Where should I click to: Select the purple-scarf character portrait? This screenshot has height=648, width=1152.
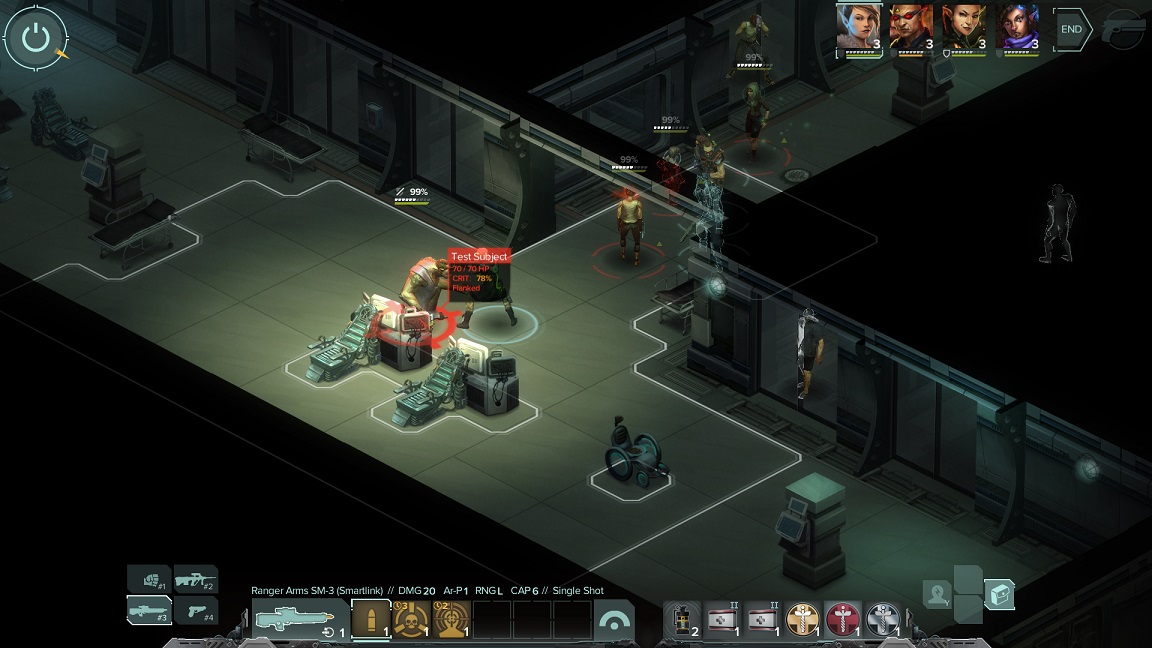click(x=1017, y=27)
